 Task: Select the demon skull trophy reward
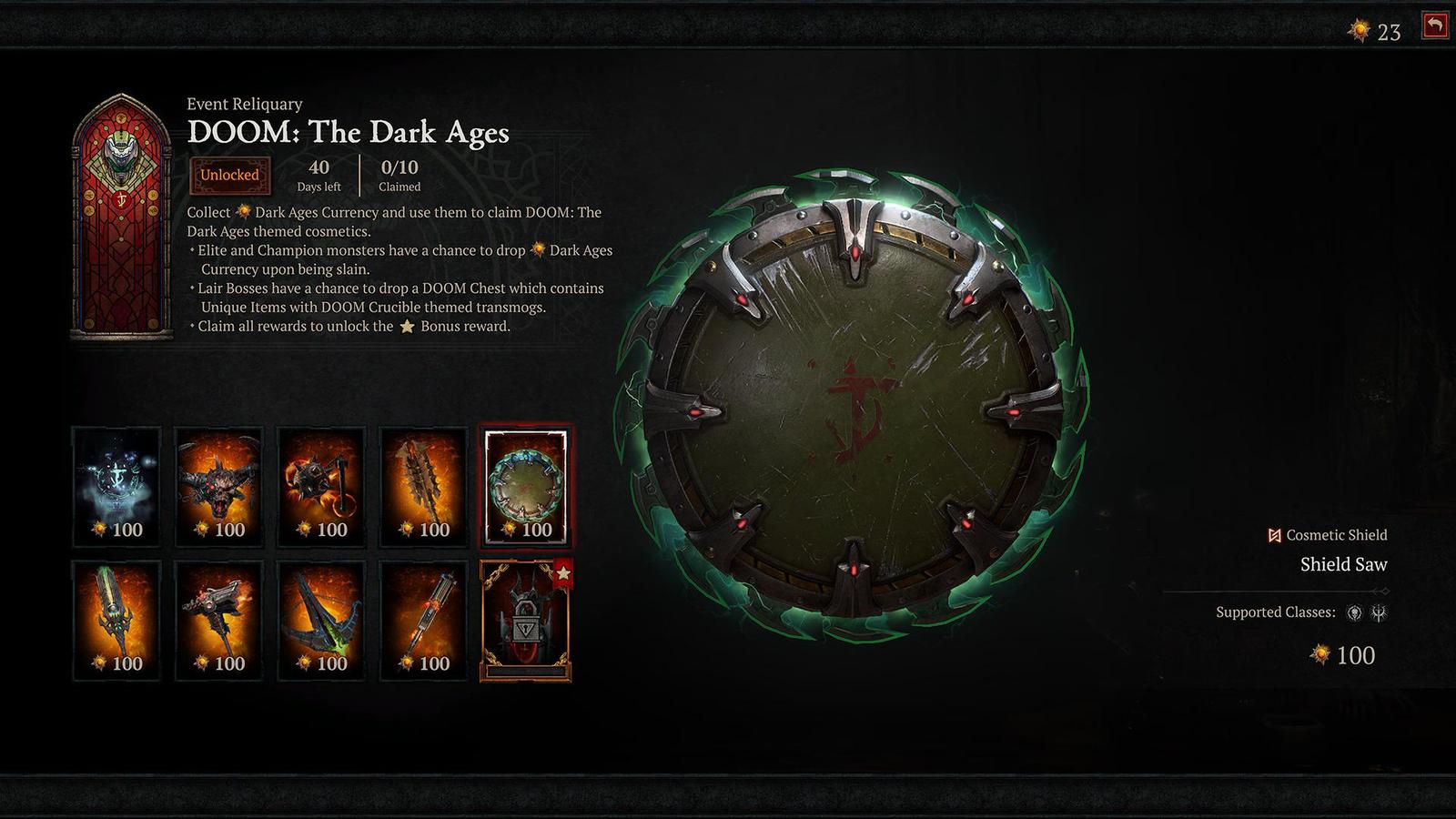218,487
